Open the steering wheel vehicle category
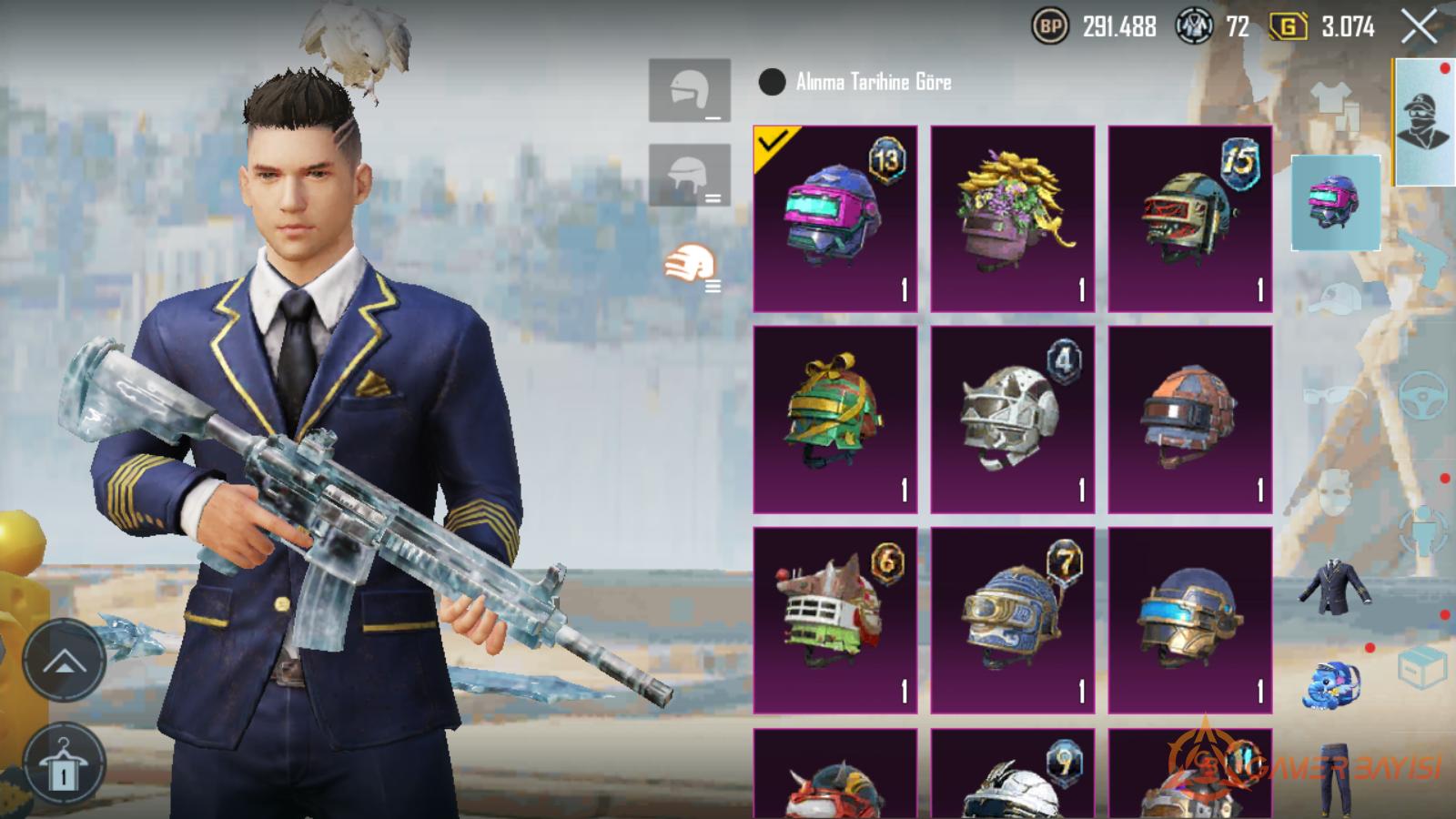1456x819 pixels. point(1422,393)
